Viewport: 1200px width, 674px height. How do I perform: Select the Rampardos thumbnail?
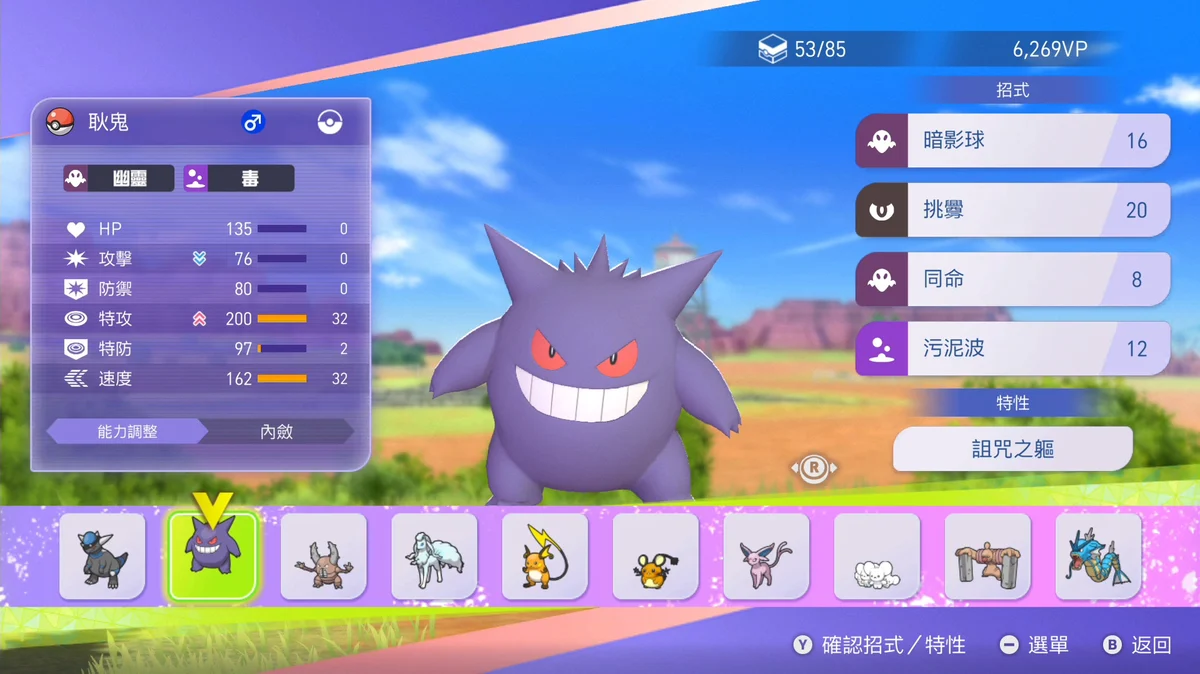pyautogui.click(x=102, y=557)
